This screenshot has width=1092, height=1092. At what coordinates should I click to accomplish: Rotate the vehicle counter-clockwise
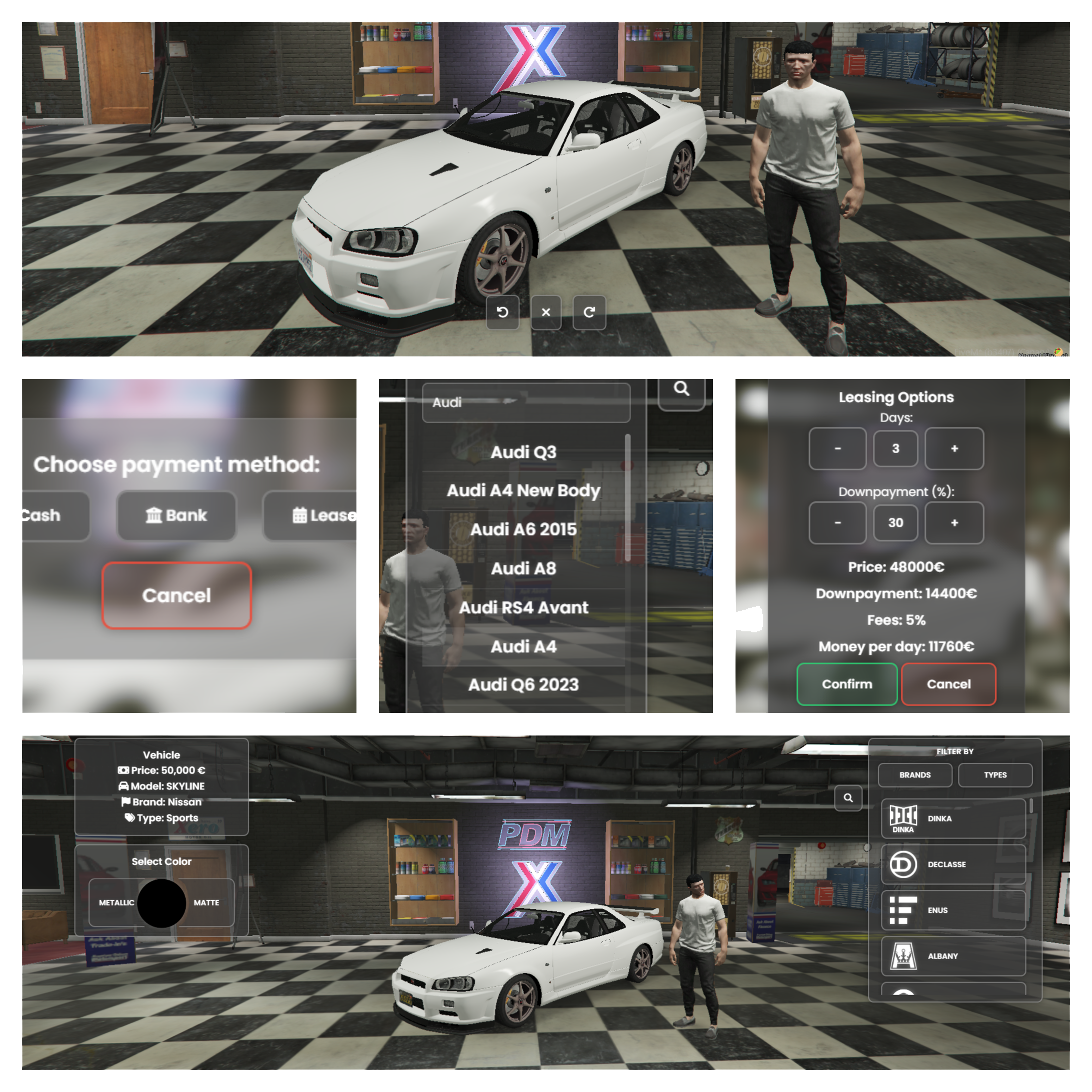(502, 312)
